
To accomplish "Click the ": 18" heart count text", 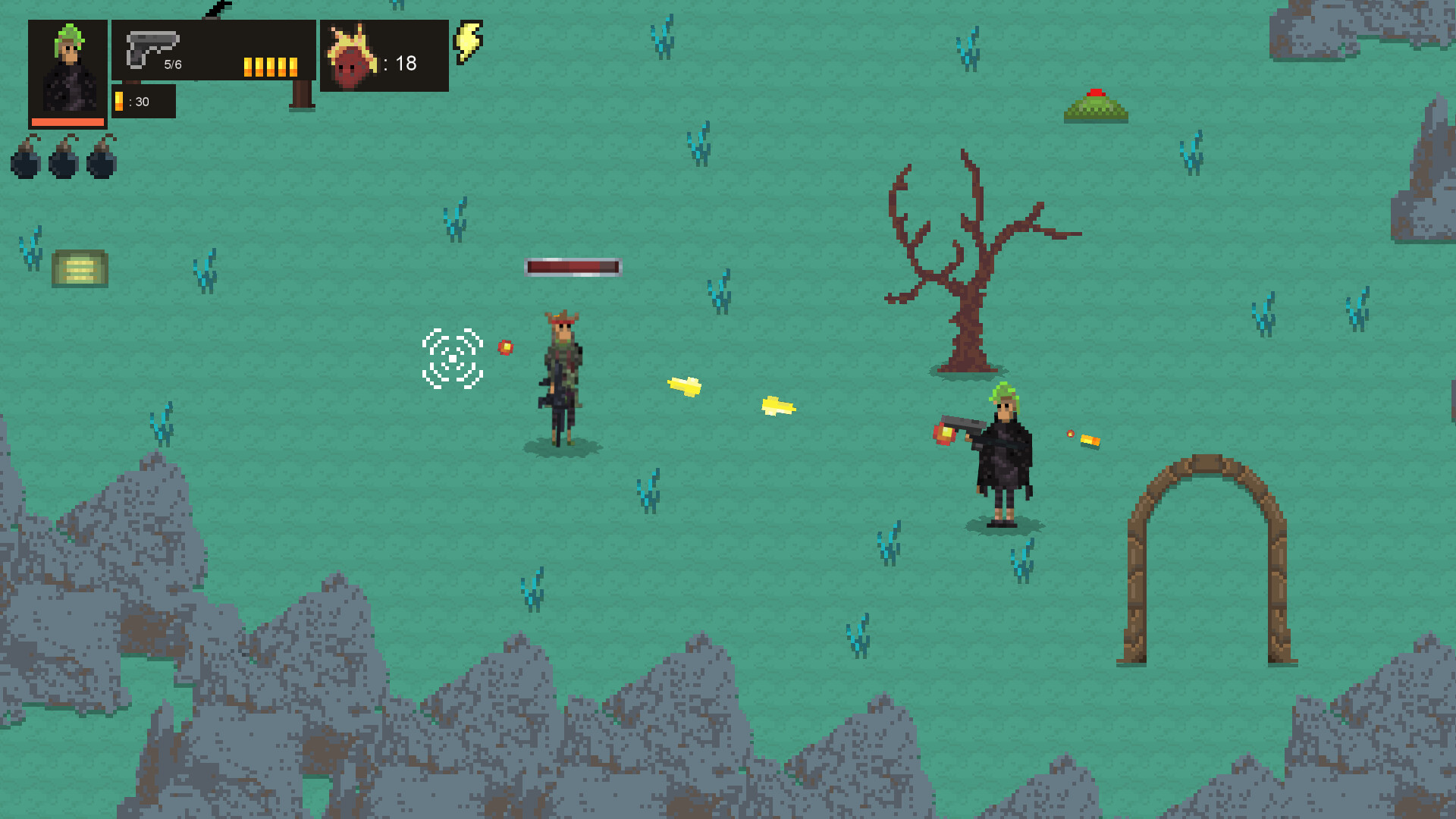I will [400, 64].
